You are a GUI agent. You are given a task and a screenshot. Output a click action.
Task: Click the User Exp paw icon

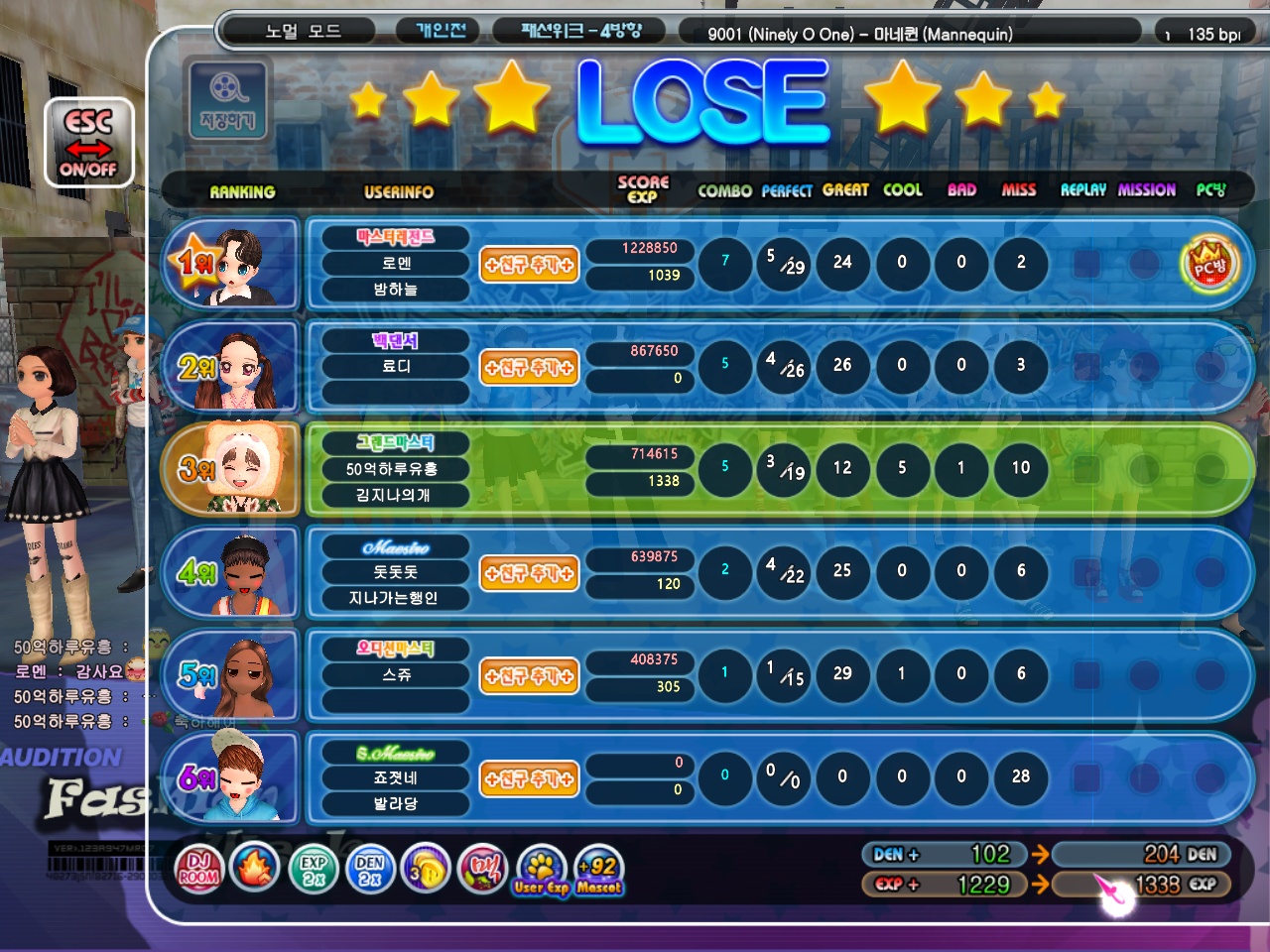(541, 869)
